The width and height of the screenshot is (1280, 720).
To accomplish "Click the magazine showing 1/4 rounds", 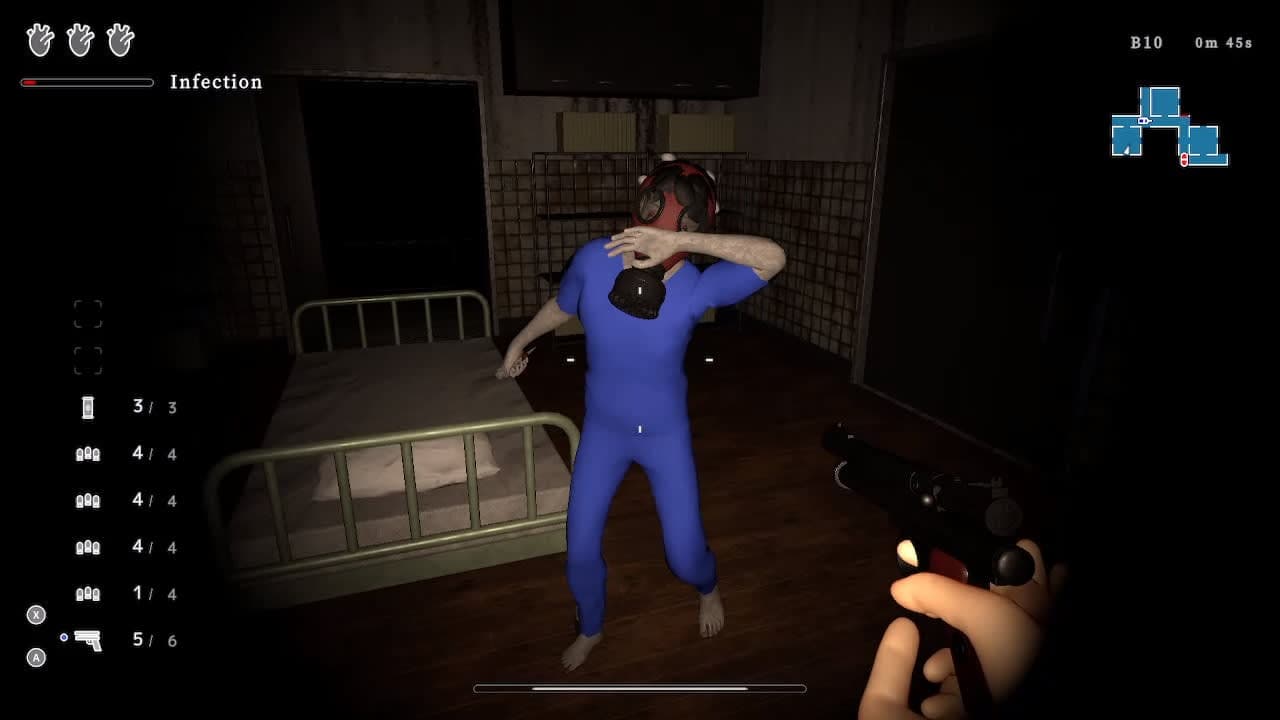I will [88, 594].
